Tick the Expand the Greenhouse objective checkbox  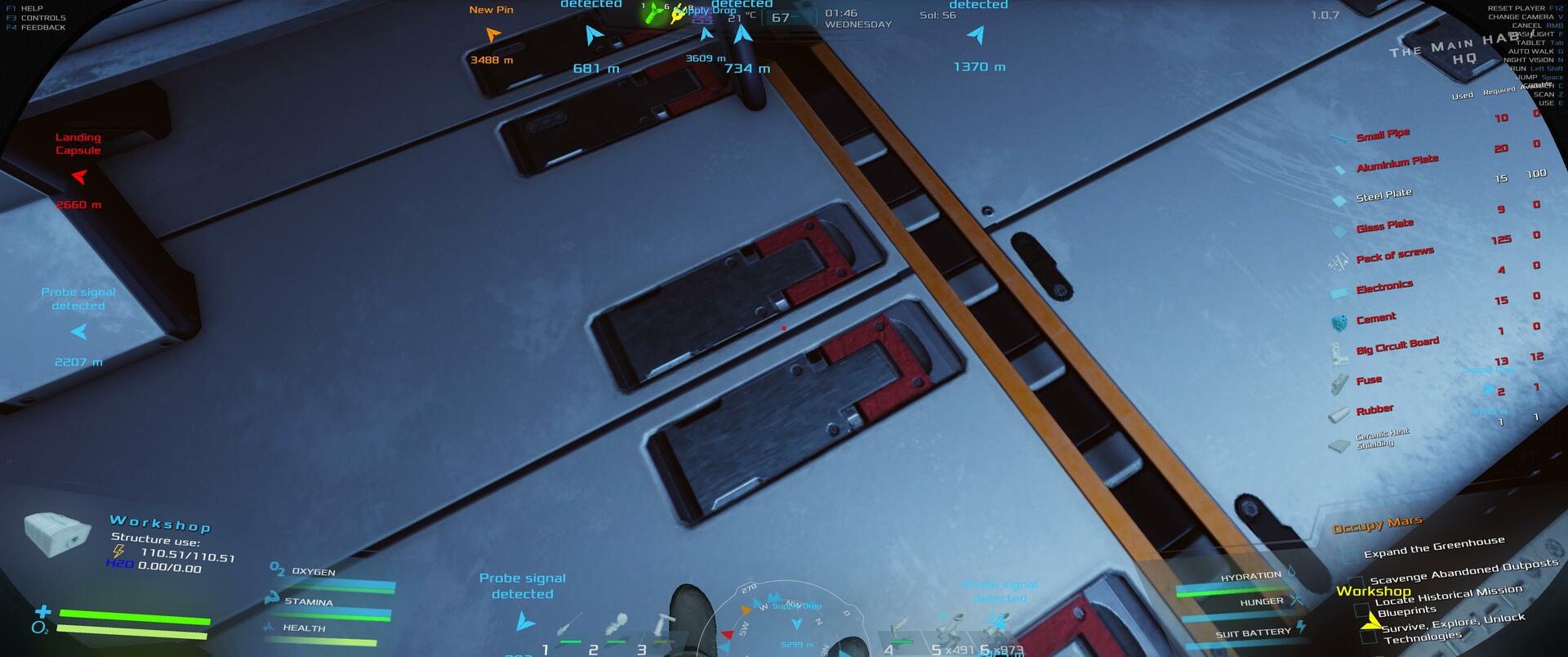(x=1349, y=556)
